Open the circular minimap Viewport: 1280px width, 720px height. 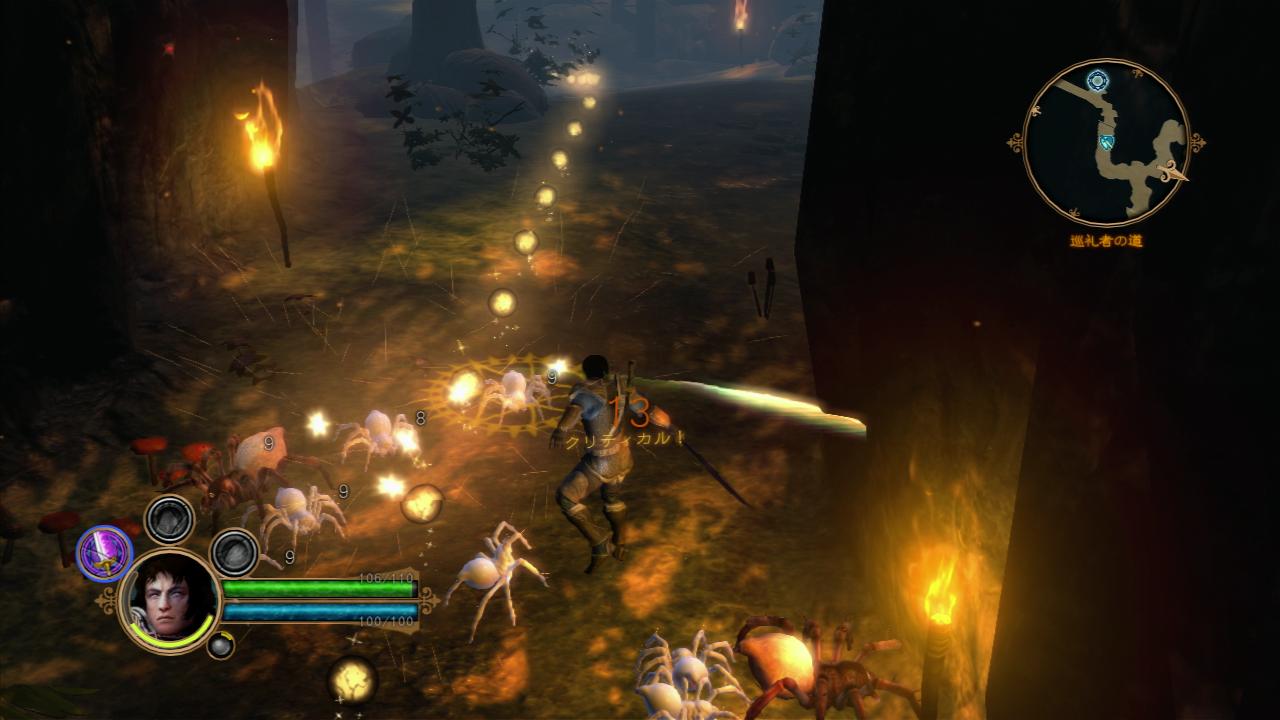tap(1106, 142)
